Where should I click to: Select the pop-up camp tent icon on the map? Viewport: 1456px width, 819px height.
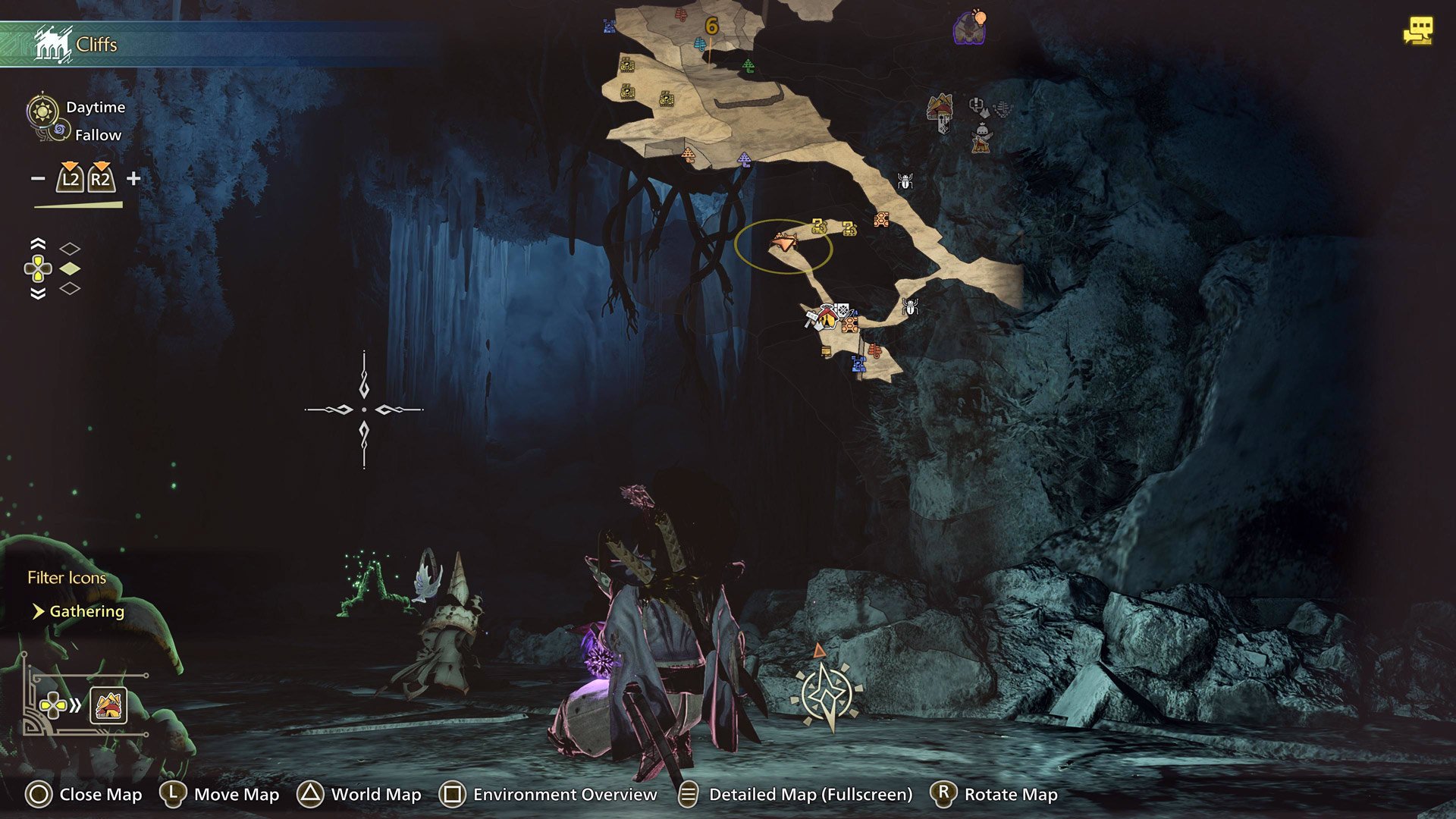(827, 318)
